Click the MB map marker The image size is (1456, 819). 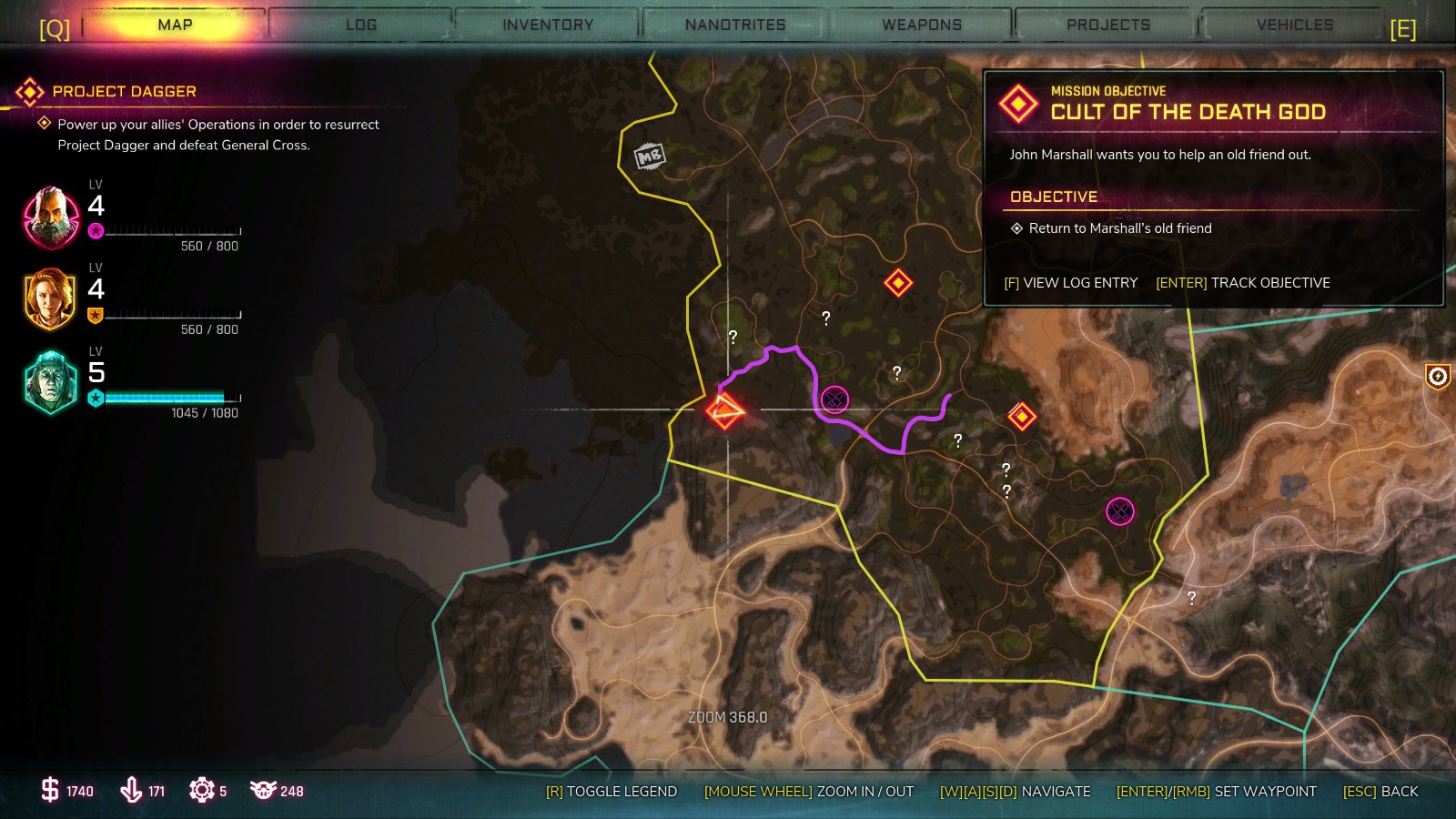pyautogui.click(x=649, y=157)
